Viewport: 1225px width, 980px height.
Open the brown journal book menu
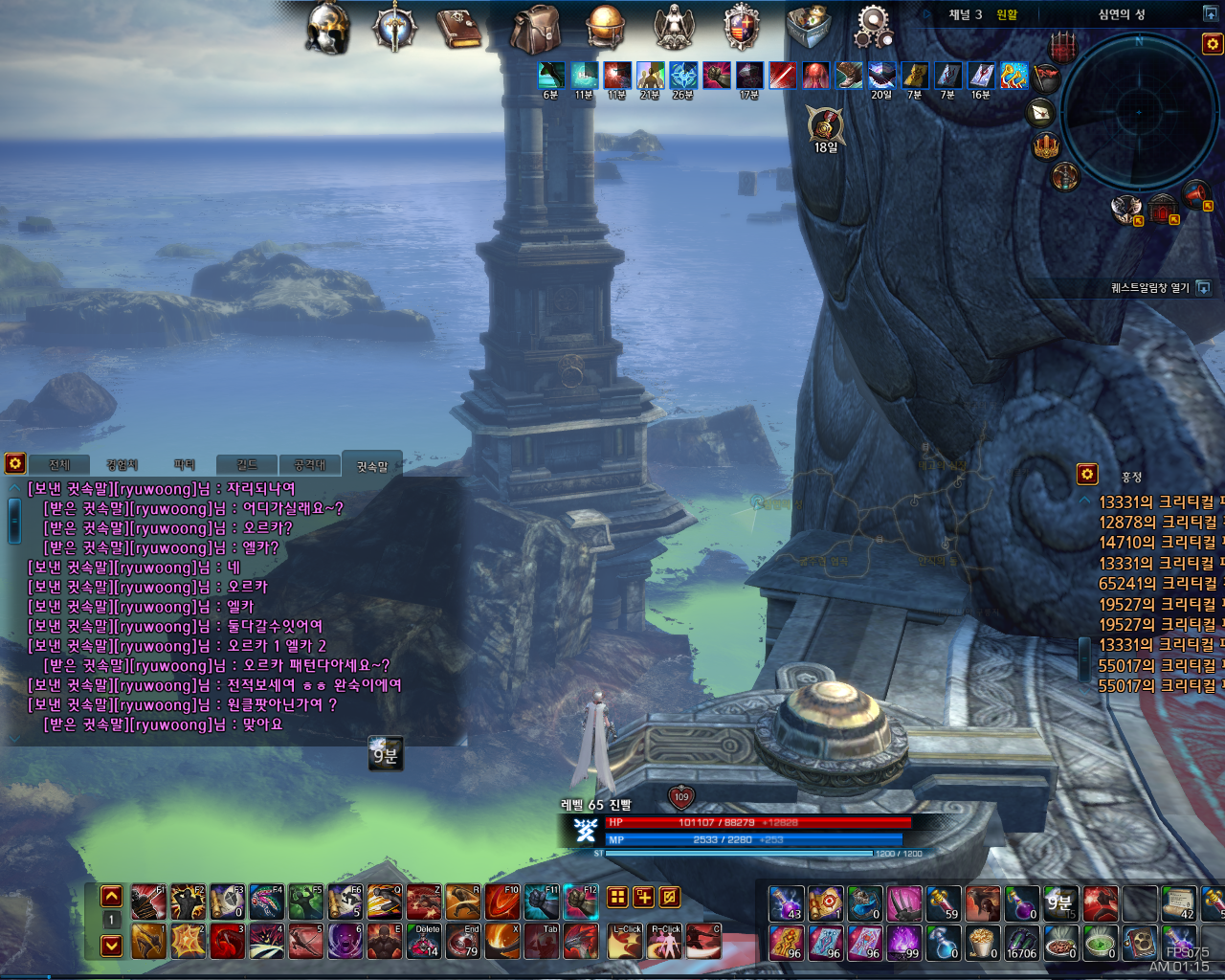pos(459,28)
